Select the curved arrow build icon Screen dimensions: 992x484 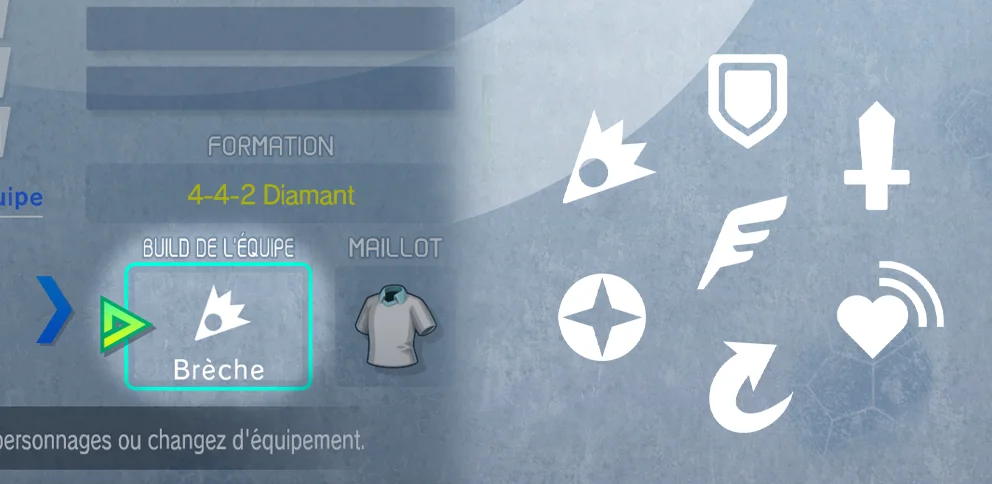pos(748,383)
